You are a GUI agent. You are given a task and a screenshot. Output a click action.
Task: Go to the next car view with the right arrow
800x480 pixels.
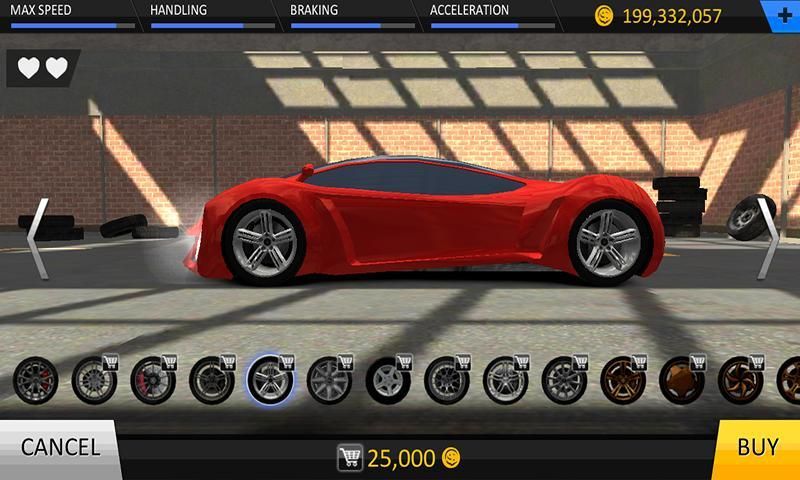point(765,236)
